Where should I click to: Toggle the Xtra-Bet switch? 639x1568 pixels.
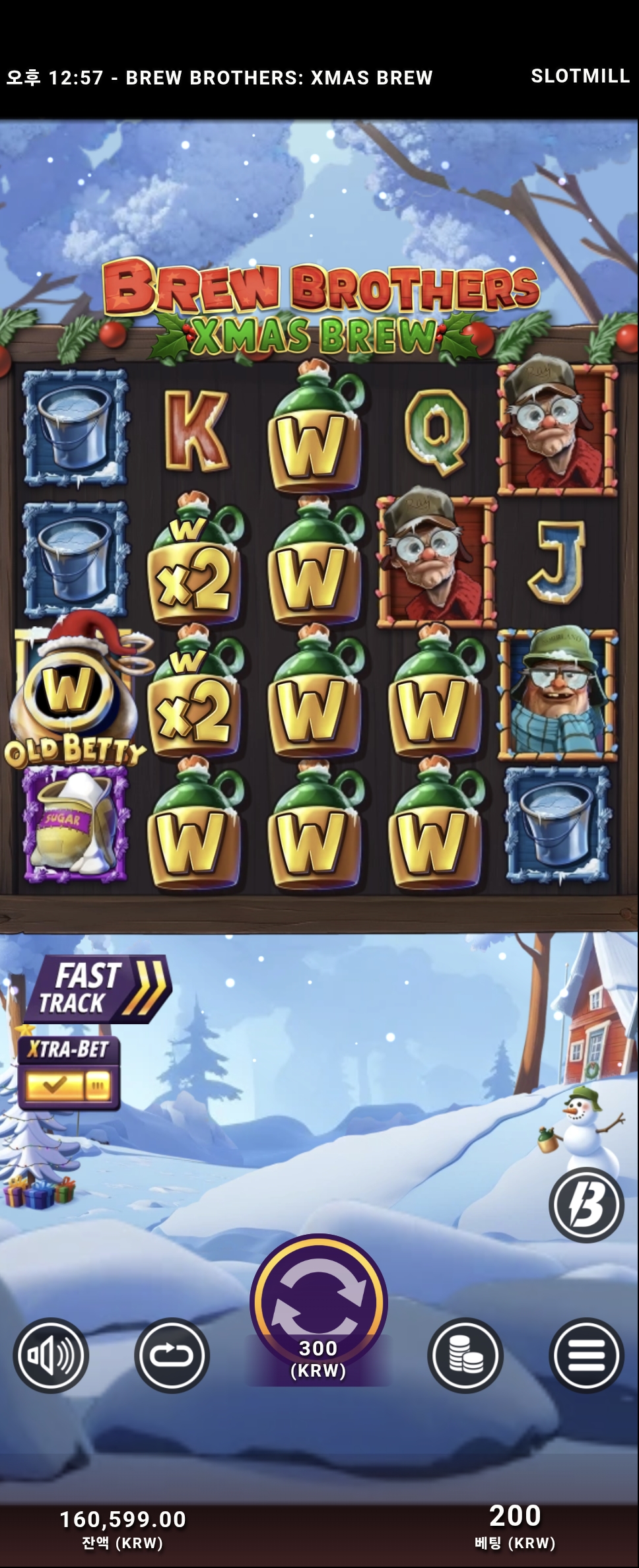68,1084
